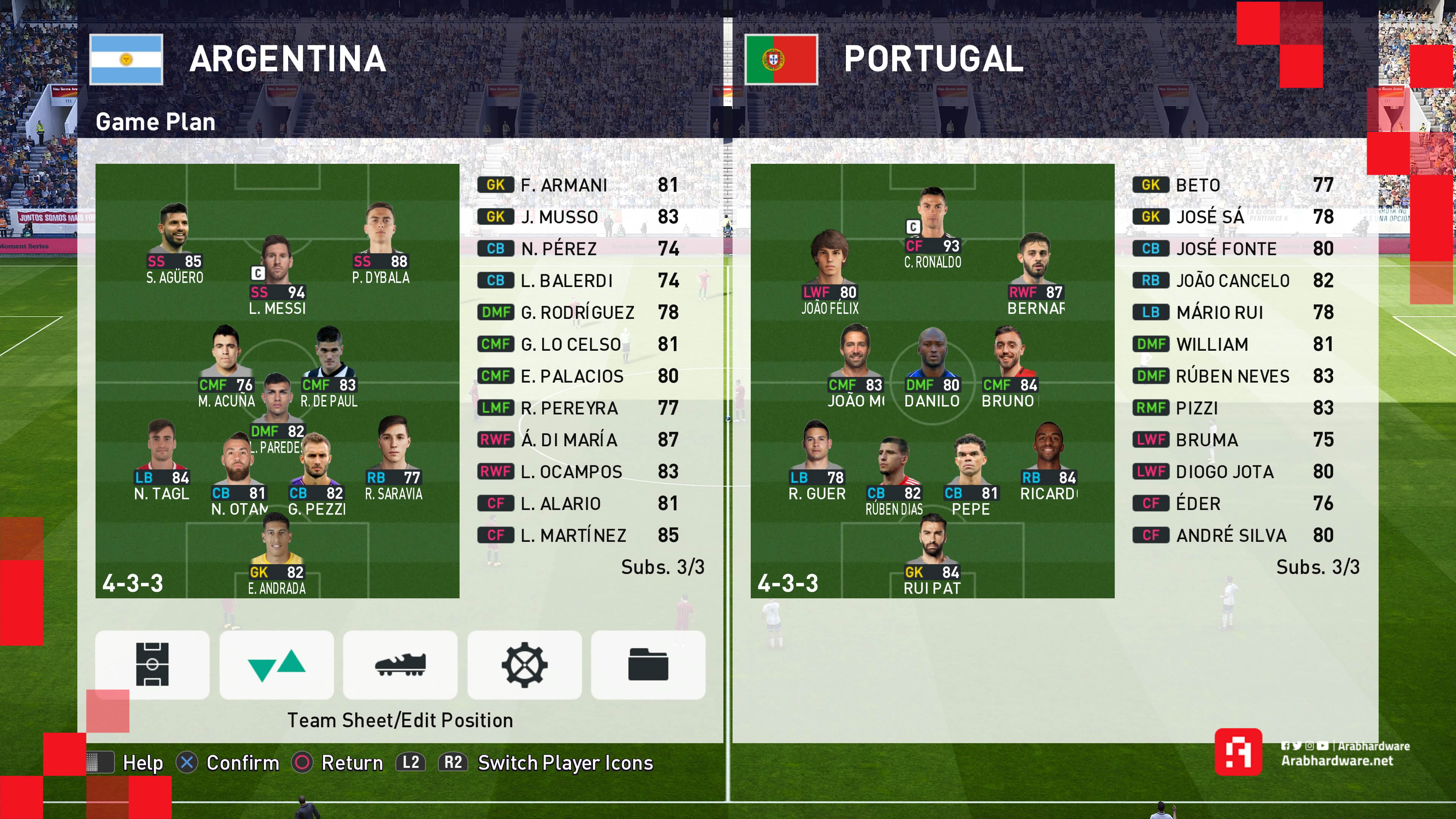Open the Team Sheet formation pitch icon
The width and height of the screenshot is (1456, 819).
click(152, 664)
